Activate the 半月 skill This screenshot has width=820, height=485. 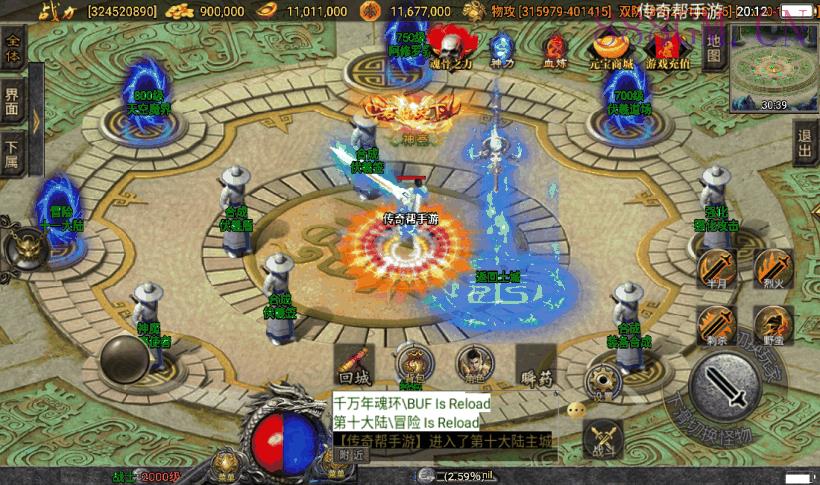point(716,269)
